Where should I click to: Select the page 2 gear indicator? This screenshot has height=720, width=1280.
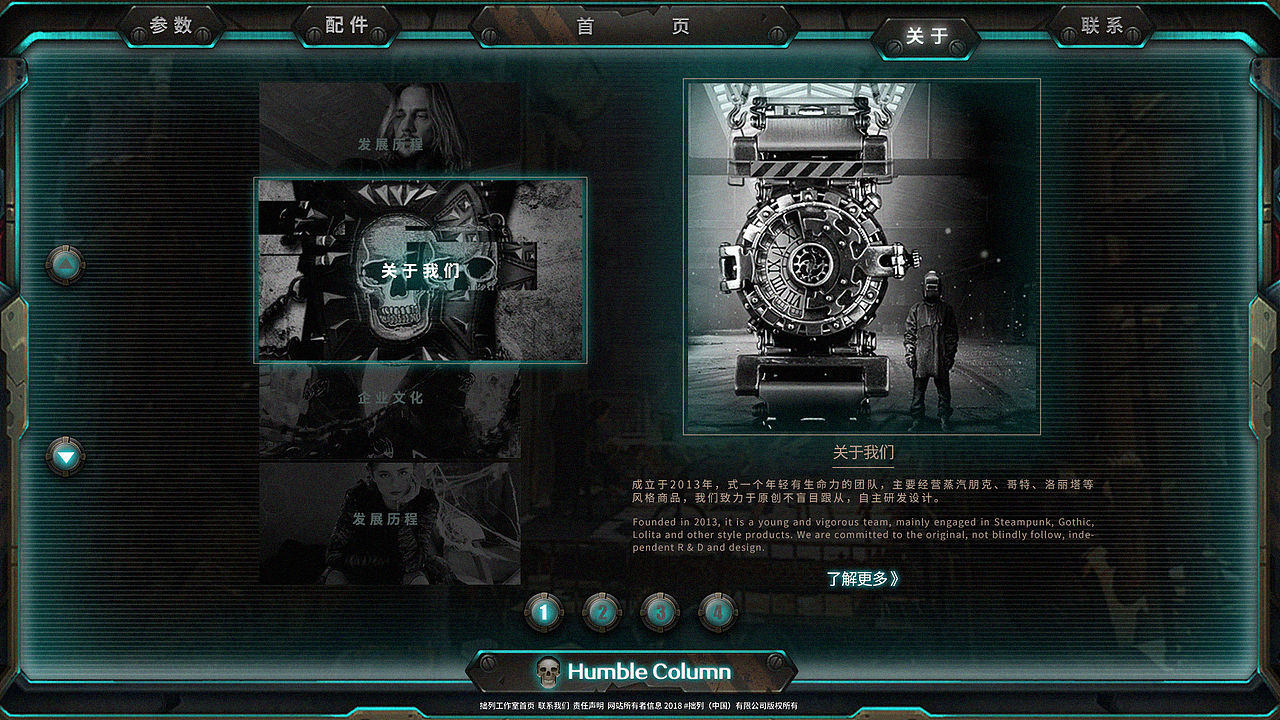[x=602, y=611]
